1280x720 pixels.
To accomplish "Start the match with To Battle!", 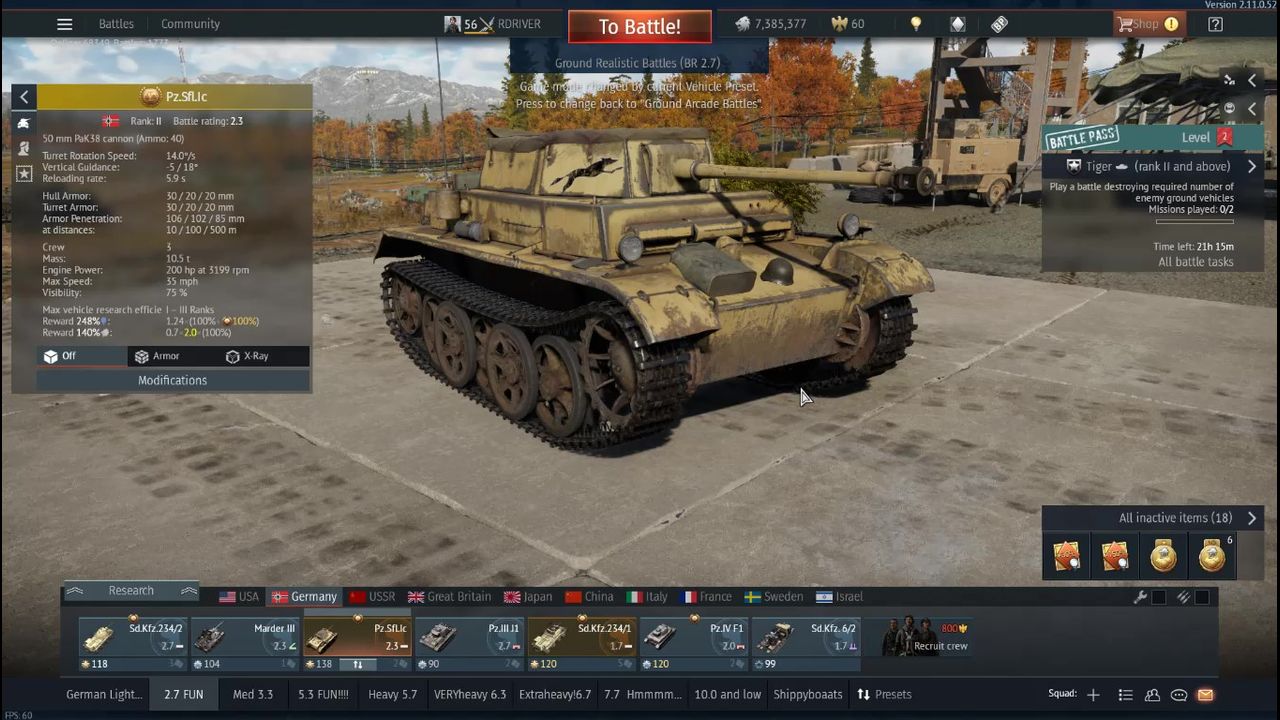I will (639, 27).
